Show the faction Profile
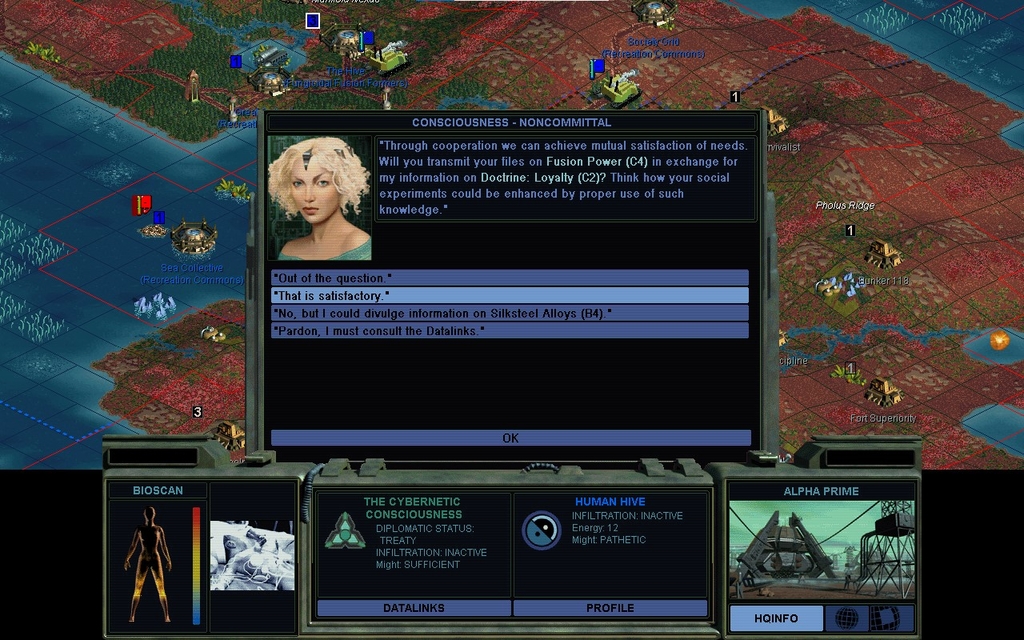 pyautogui.click(x=610, y=608)
